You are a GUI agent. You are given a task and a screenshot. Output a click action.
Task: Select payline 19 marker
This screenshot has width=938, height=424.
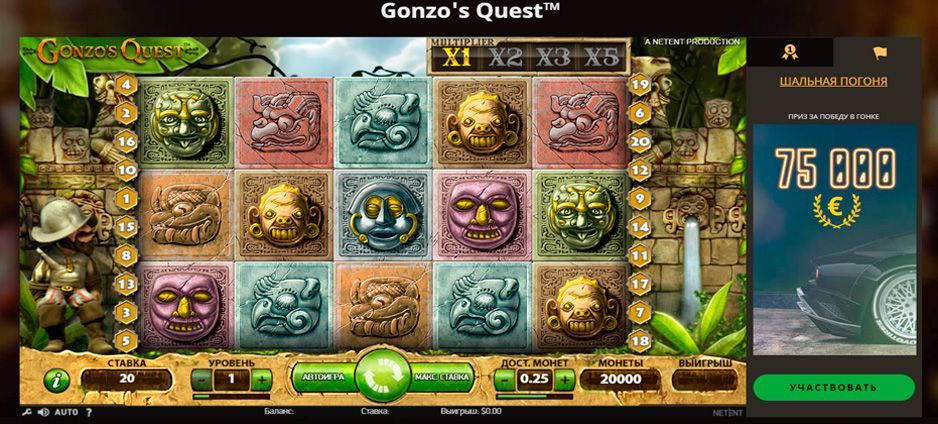[x=641, y=85]
